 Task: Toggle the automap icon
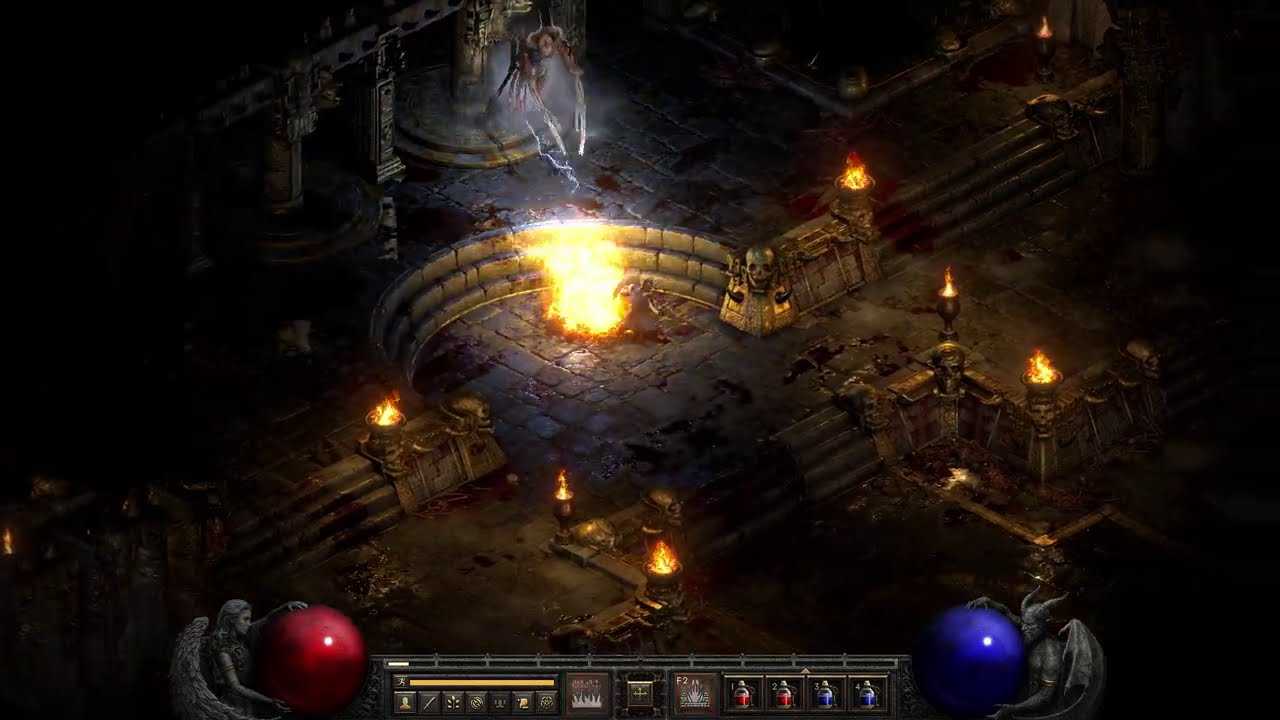point(476,701)
